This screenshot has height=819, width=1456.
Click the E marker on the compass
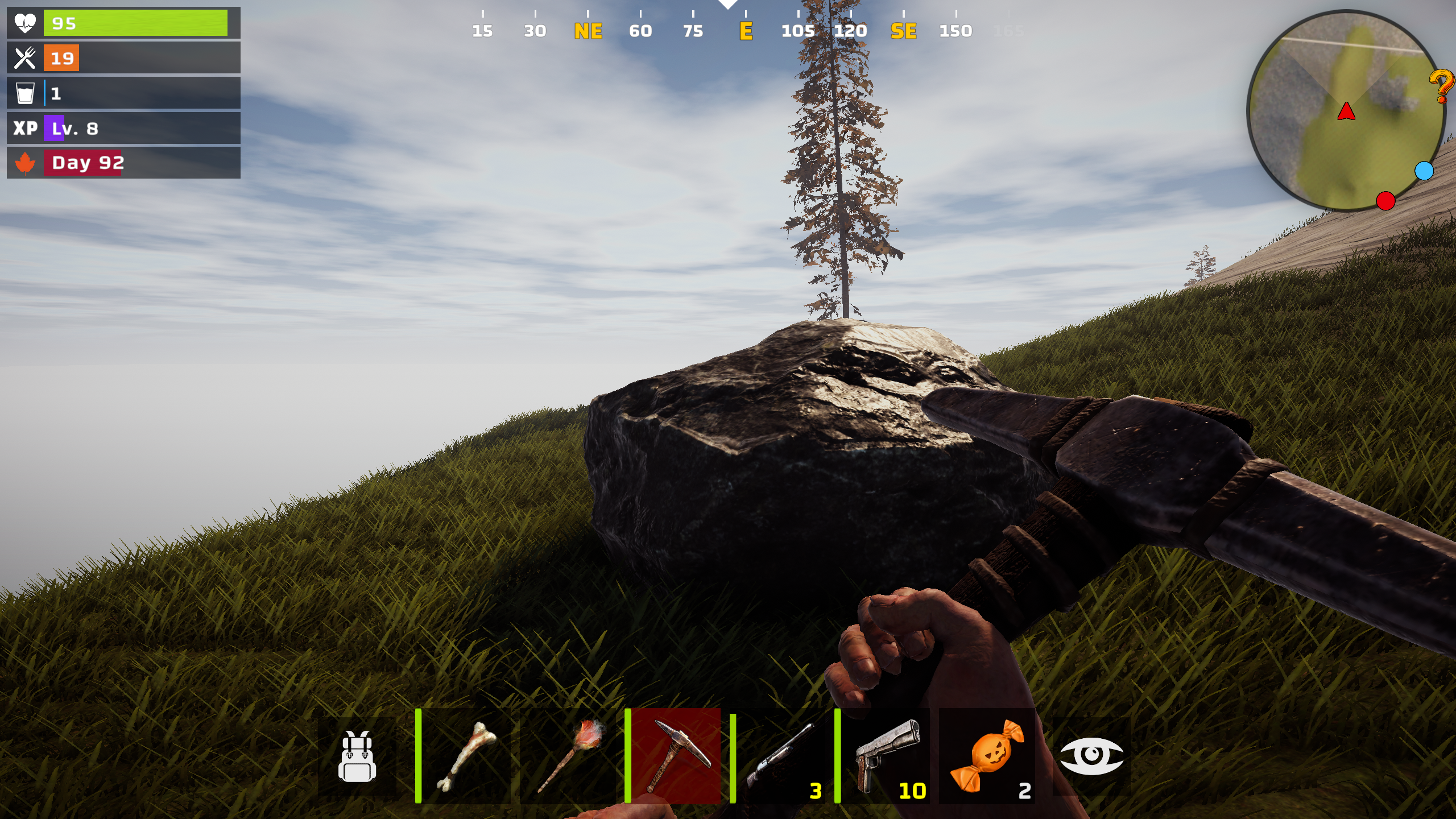click(746, 31)
